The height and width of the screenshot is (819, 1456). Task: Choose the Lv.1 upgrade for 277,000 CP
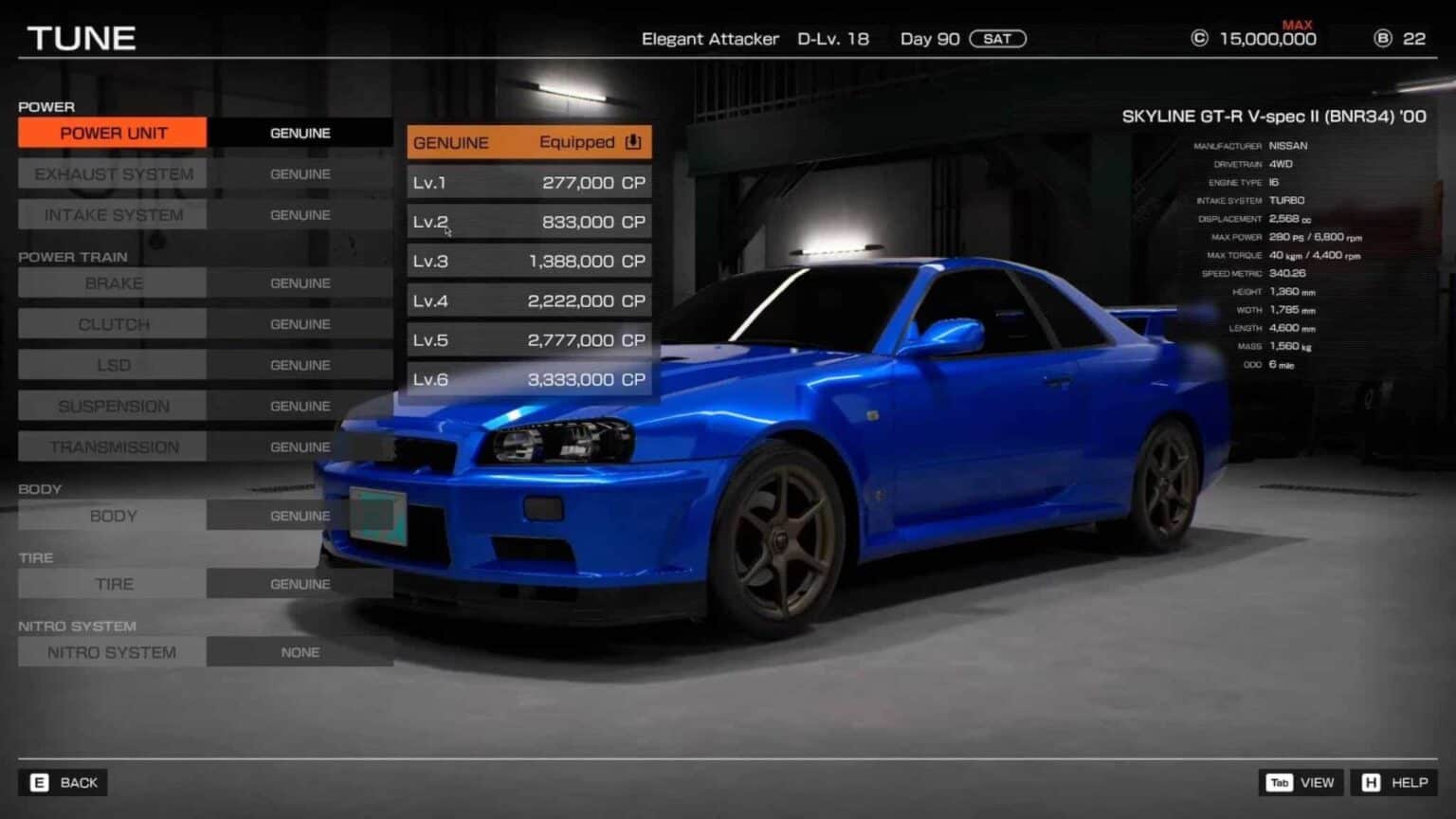pyautogui.click(x=529, y=182)
